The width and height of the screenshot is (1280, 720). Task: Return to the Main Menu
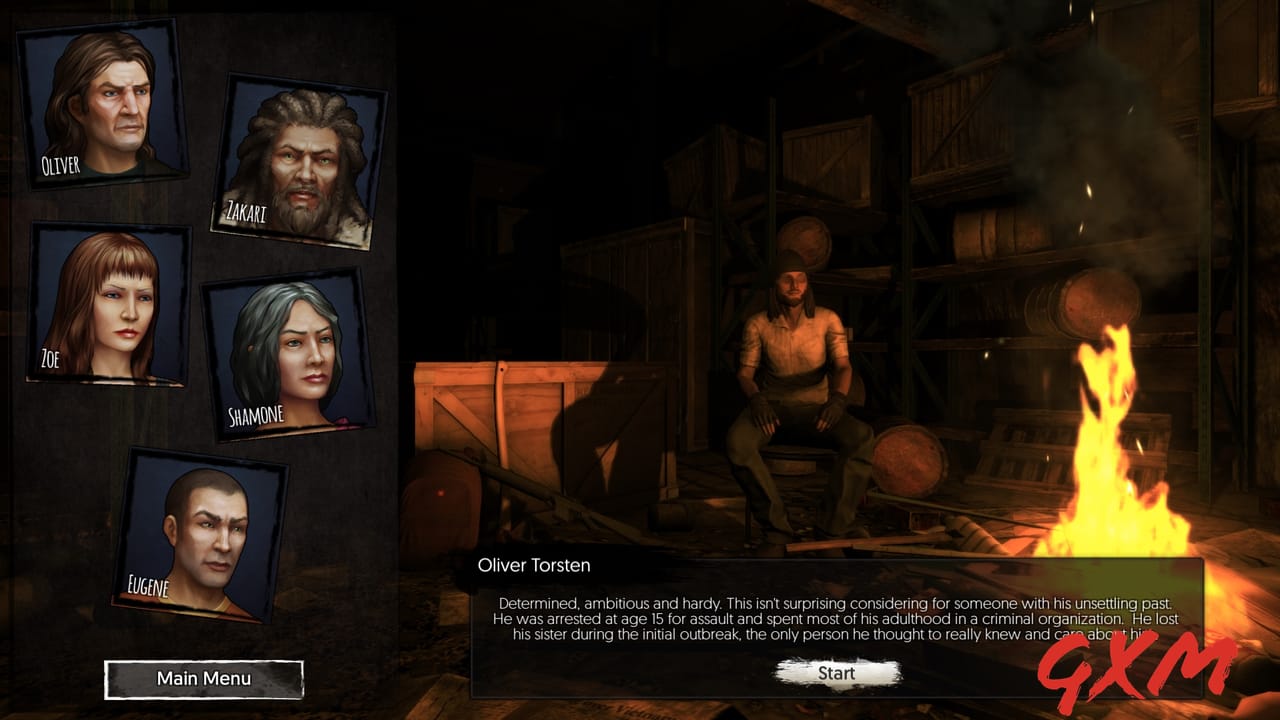click(203, 678)
